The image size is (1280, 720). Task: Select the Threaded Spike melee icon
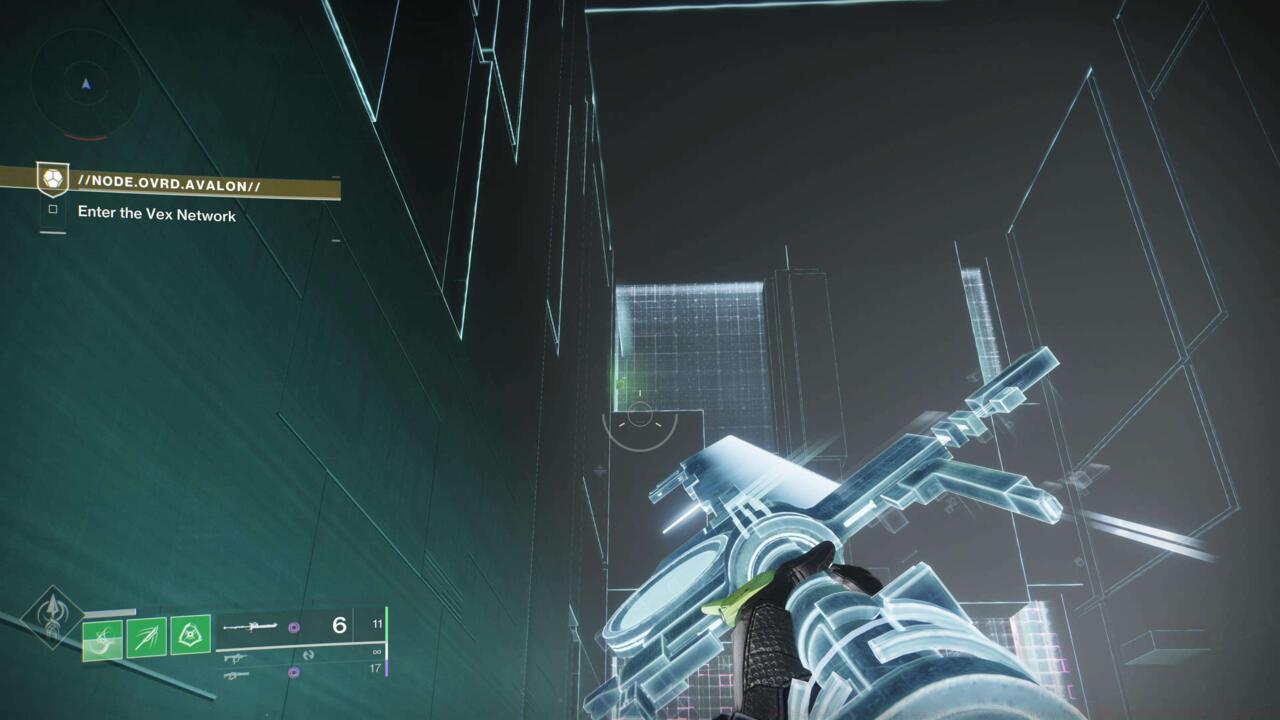(x=148, y=637)
